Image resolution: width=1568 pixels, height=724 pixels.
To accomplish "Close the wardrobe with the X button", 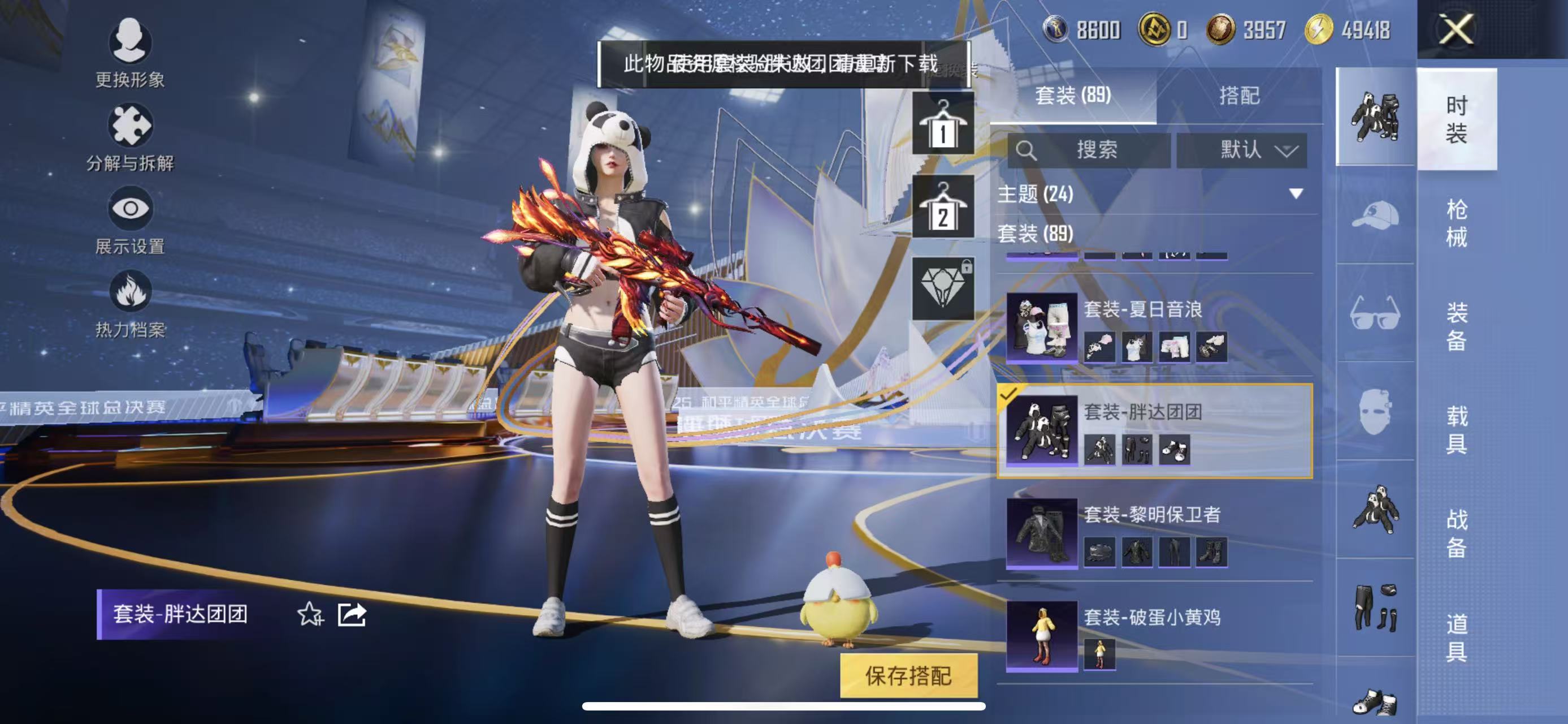I will pos(1457,30).
